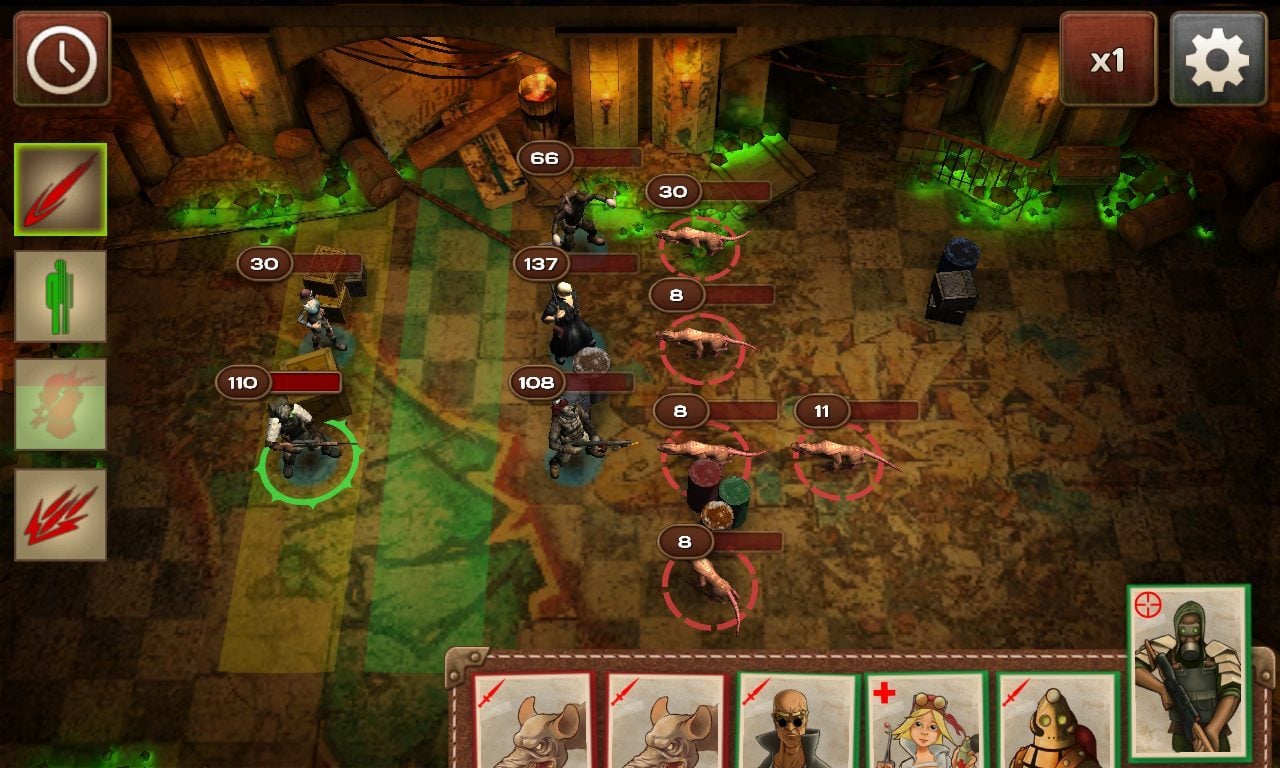This screenshot has height=768, width=1280.
Task: Select the faded red ability icon
Action: click(x=60, y=404)
